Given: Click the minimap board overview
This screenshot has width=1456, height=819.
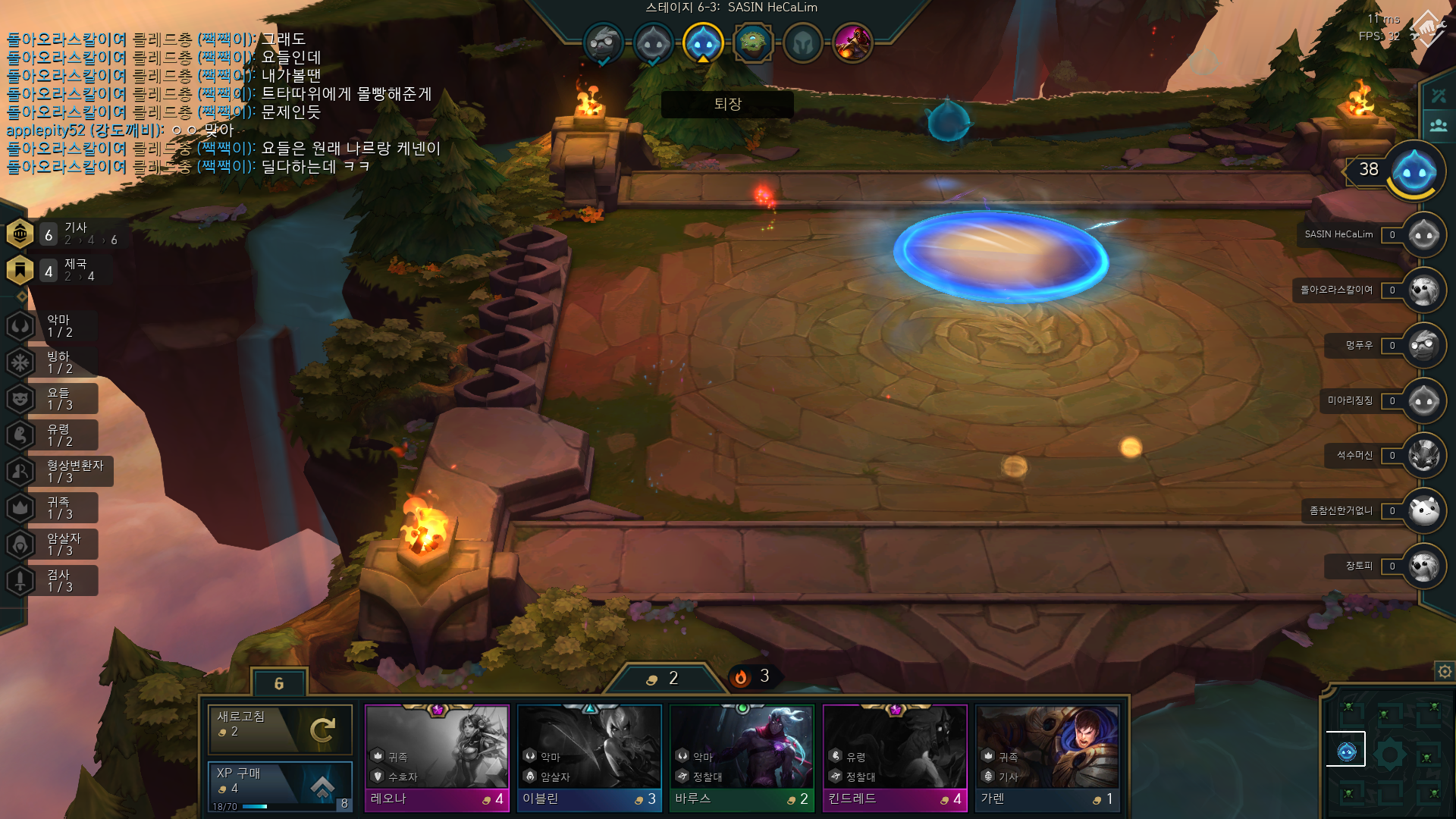Looking at the screenshot, I should pyautogui.click(x=1389, y=754).
